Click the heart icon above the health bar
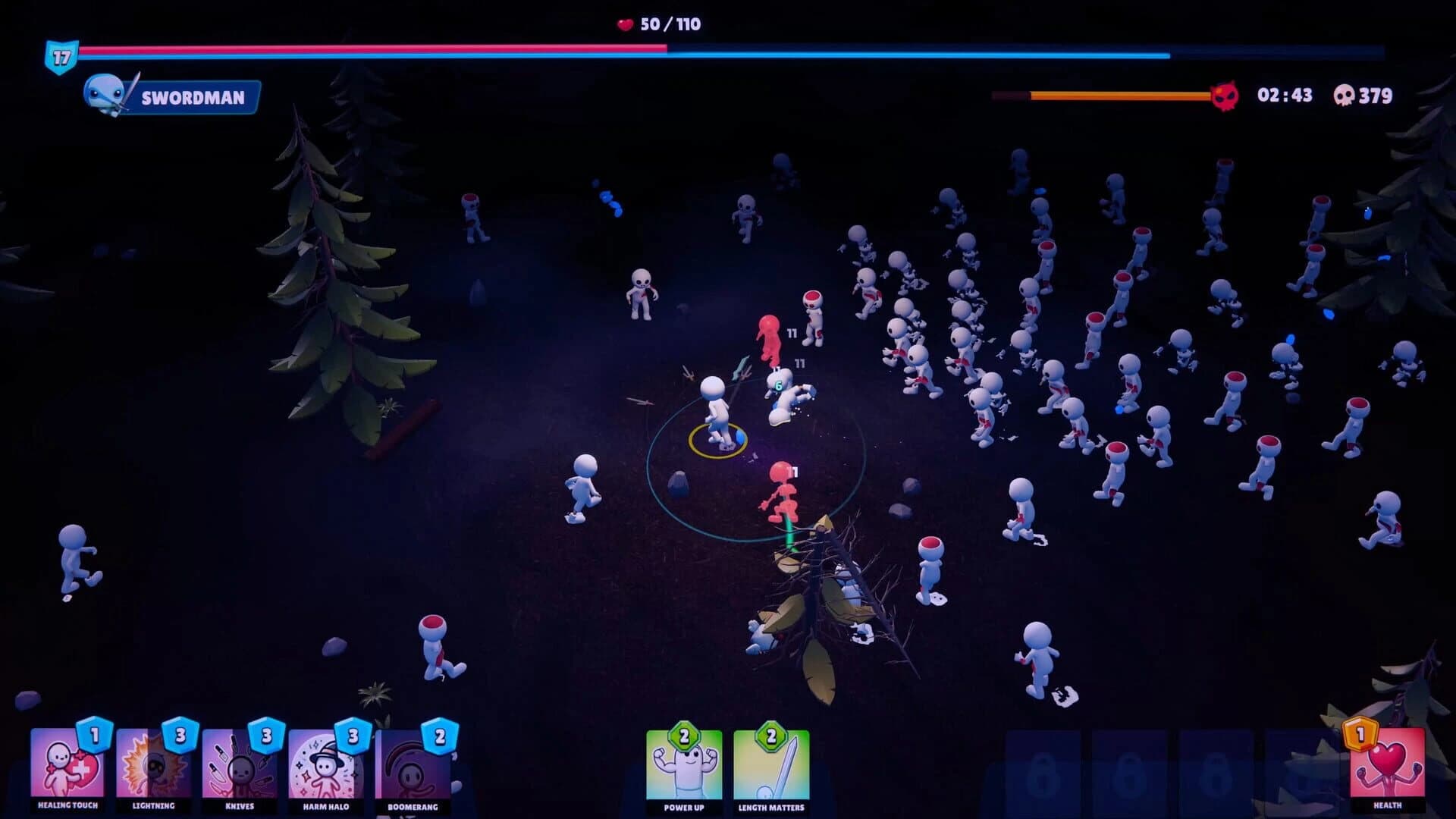The image size is (1456, 819). pos(623,24)
